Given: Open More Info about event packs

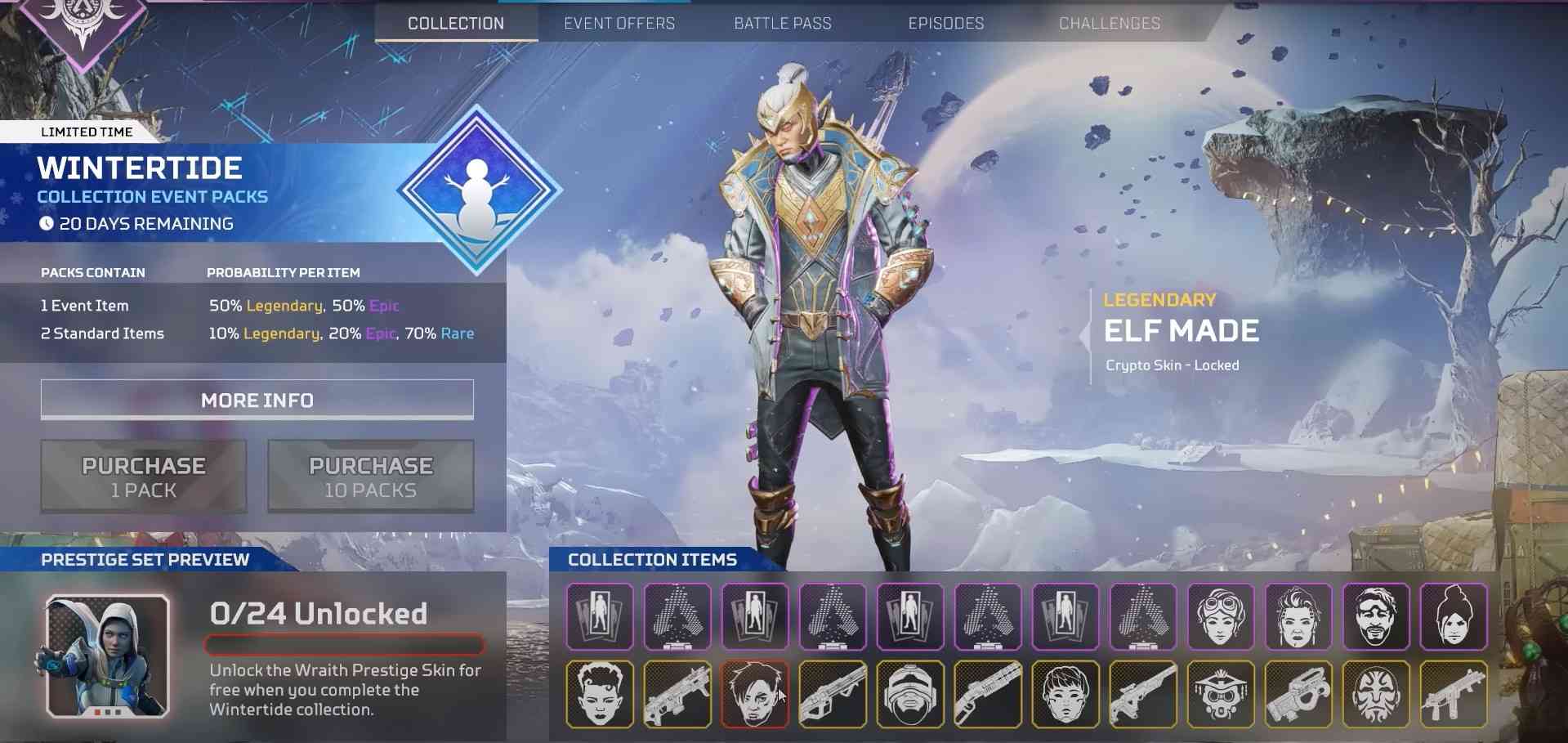Looking at the screenshot, I should coord(257,400).
